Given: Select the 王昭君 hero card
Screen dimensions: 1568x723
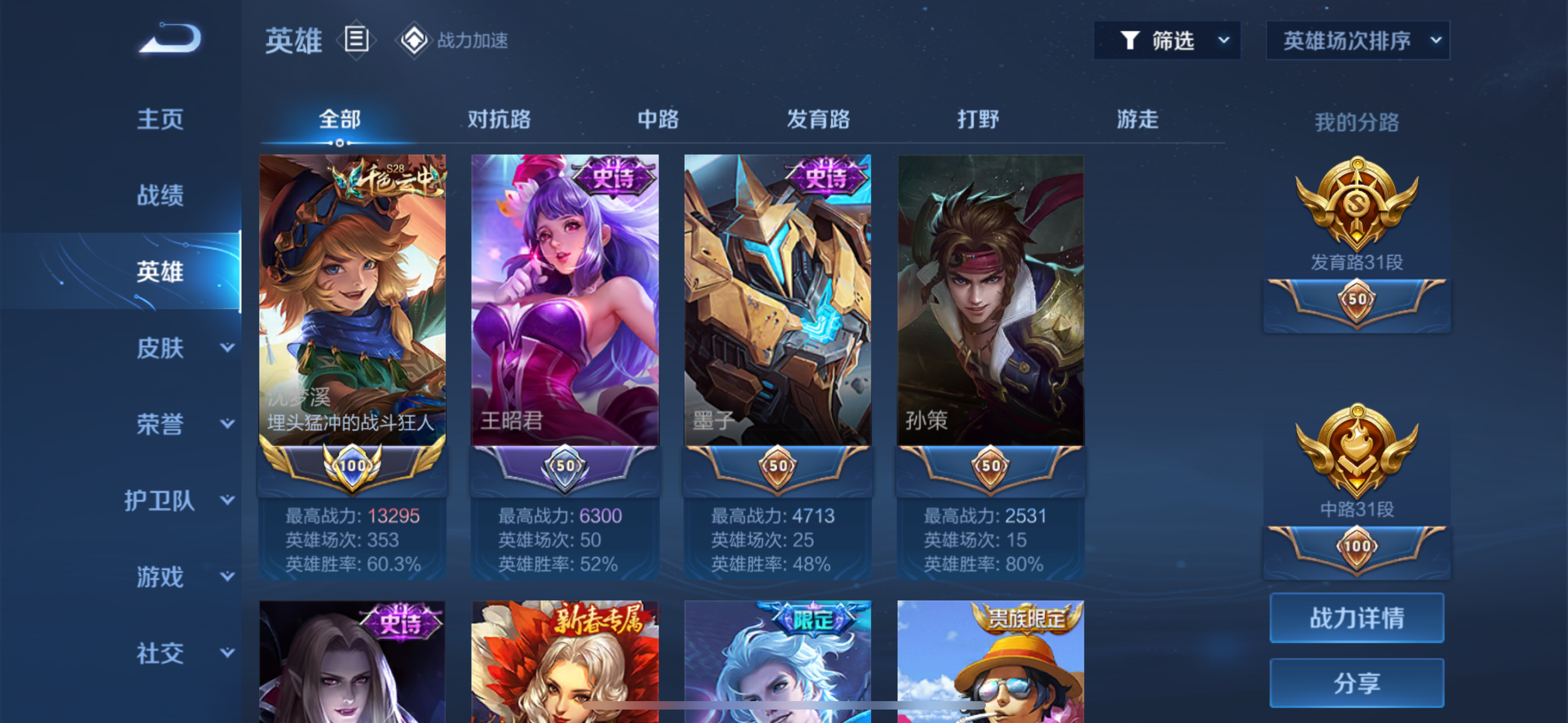Looking at the screenshot, I should [x=565, y=304].
